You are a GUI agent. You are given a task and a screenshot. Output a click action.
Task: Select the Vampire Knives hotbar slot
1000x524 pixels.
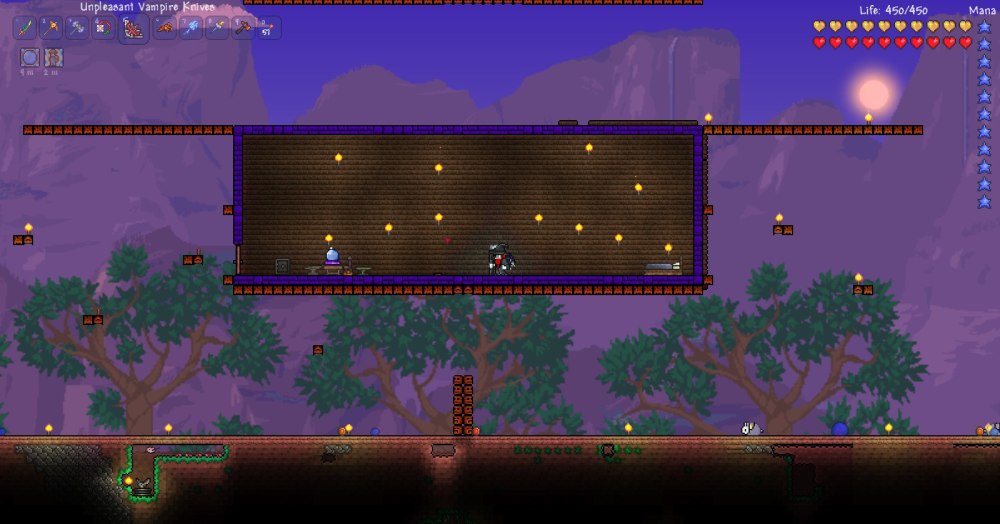tap(134, 29)
